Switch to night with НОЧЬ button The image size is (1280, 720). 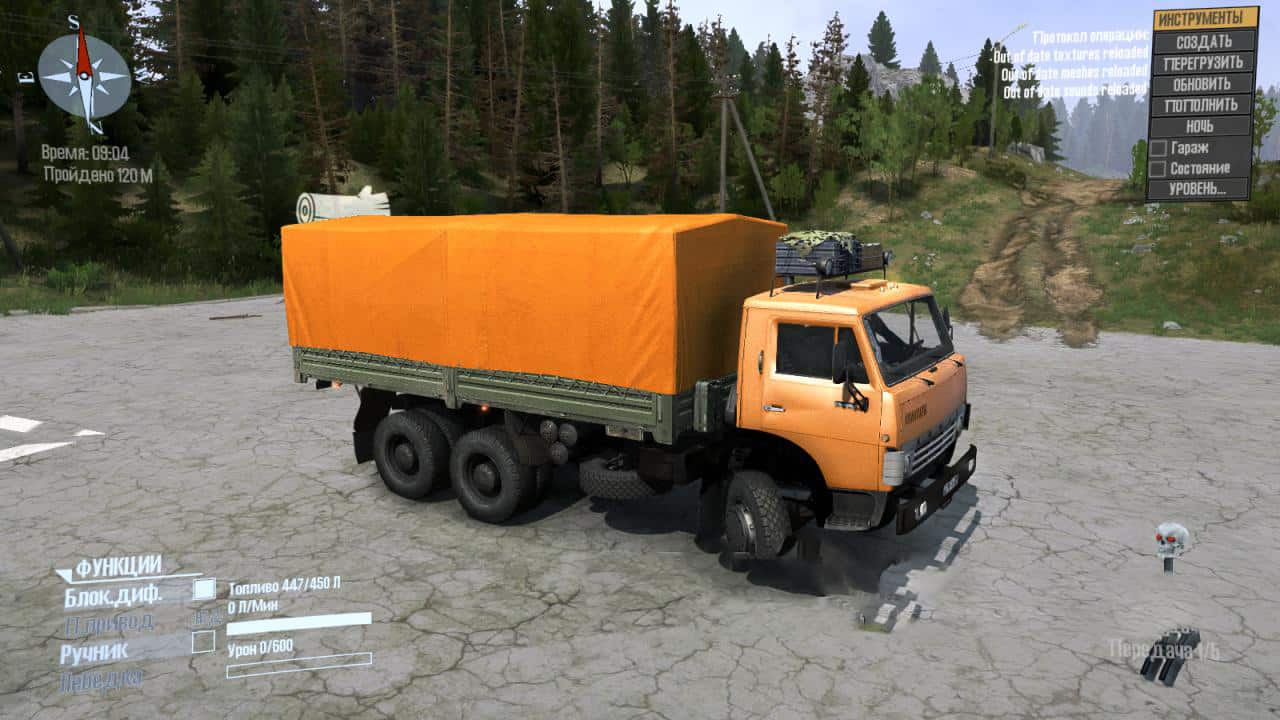click(1203, 126)
